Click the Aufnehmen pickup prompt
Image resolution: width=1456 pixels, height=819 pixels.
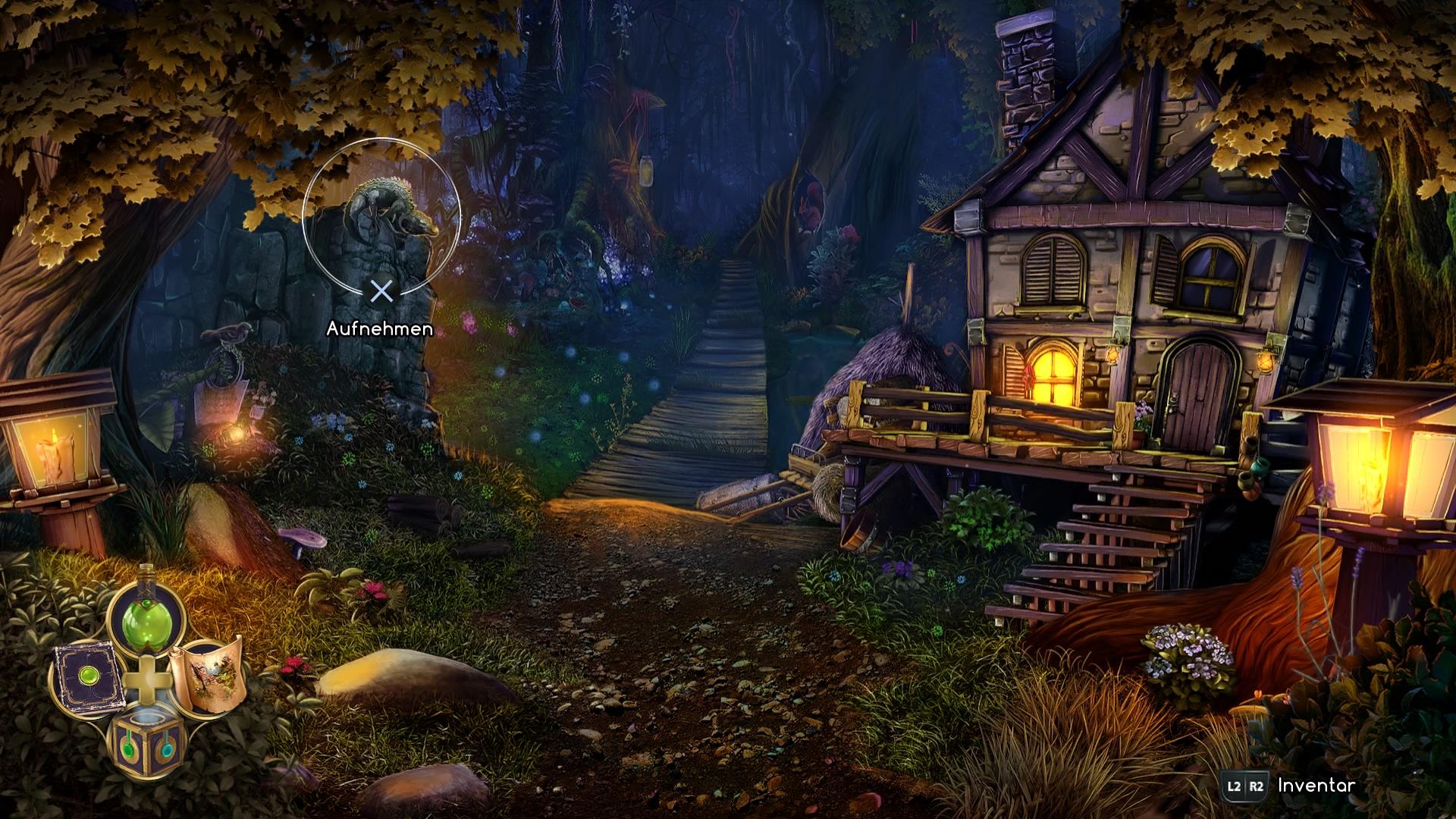pyautogui.click(x=379, y=329)
